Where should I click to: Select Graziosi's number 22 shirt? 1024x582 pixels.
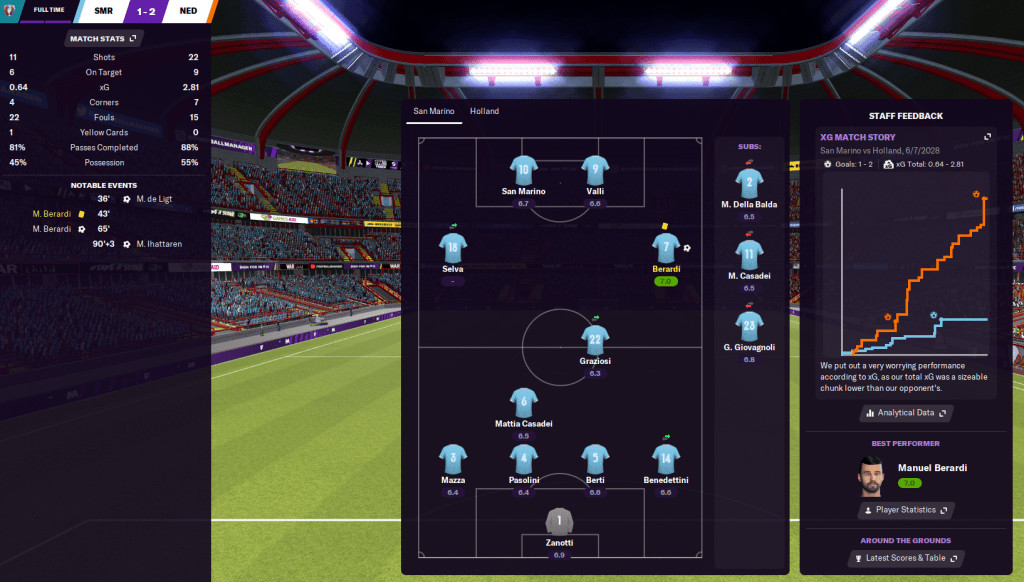[x=595, y=340]
